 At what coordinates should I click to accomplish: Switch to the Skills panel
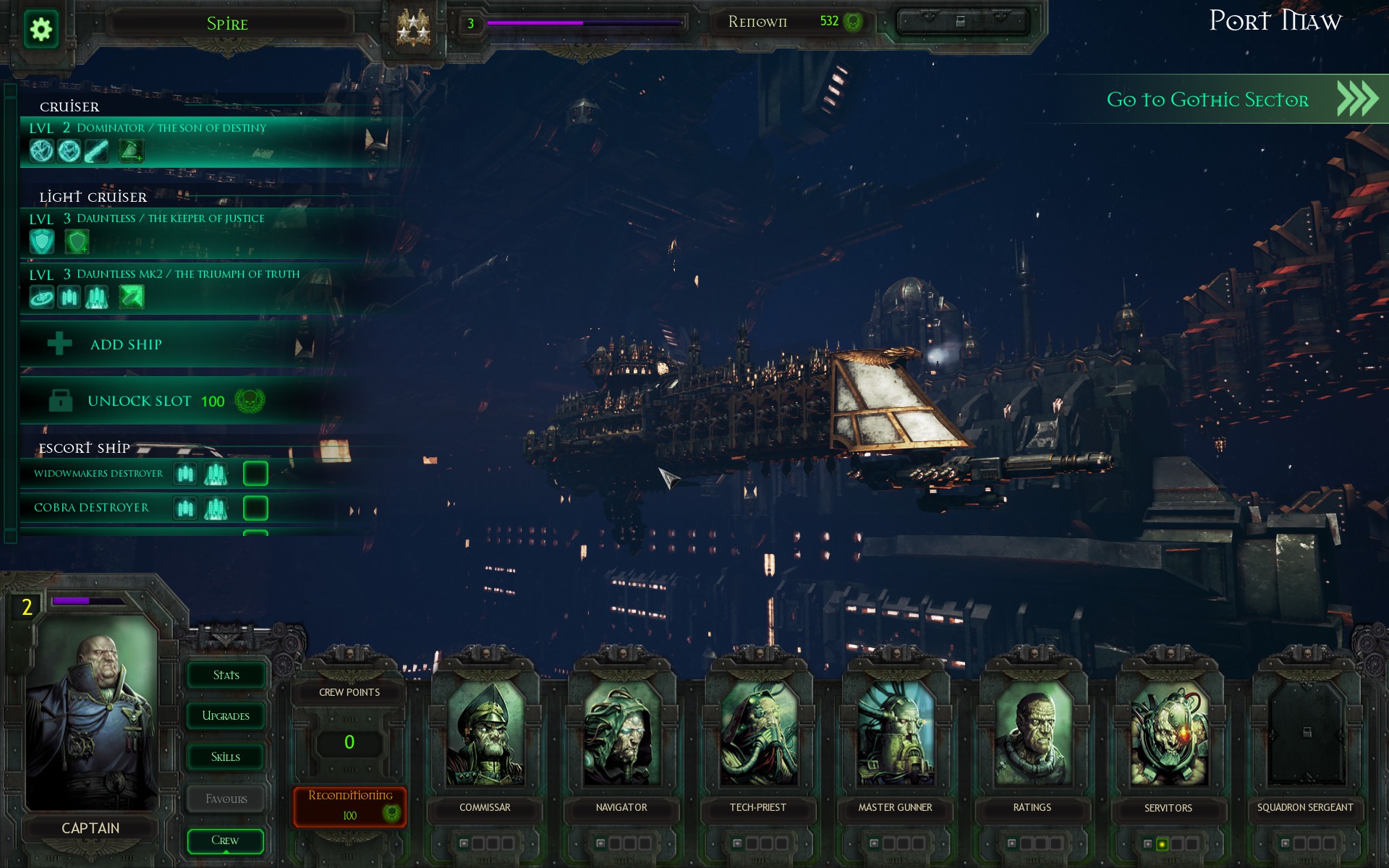[226, 757]
